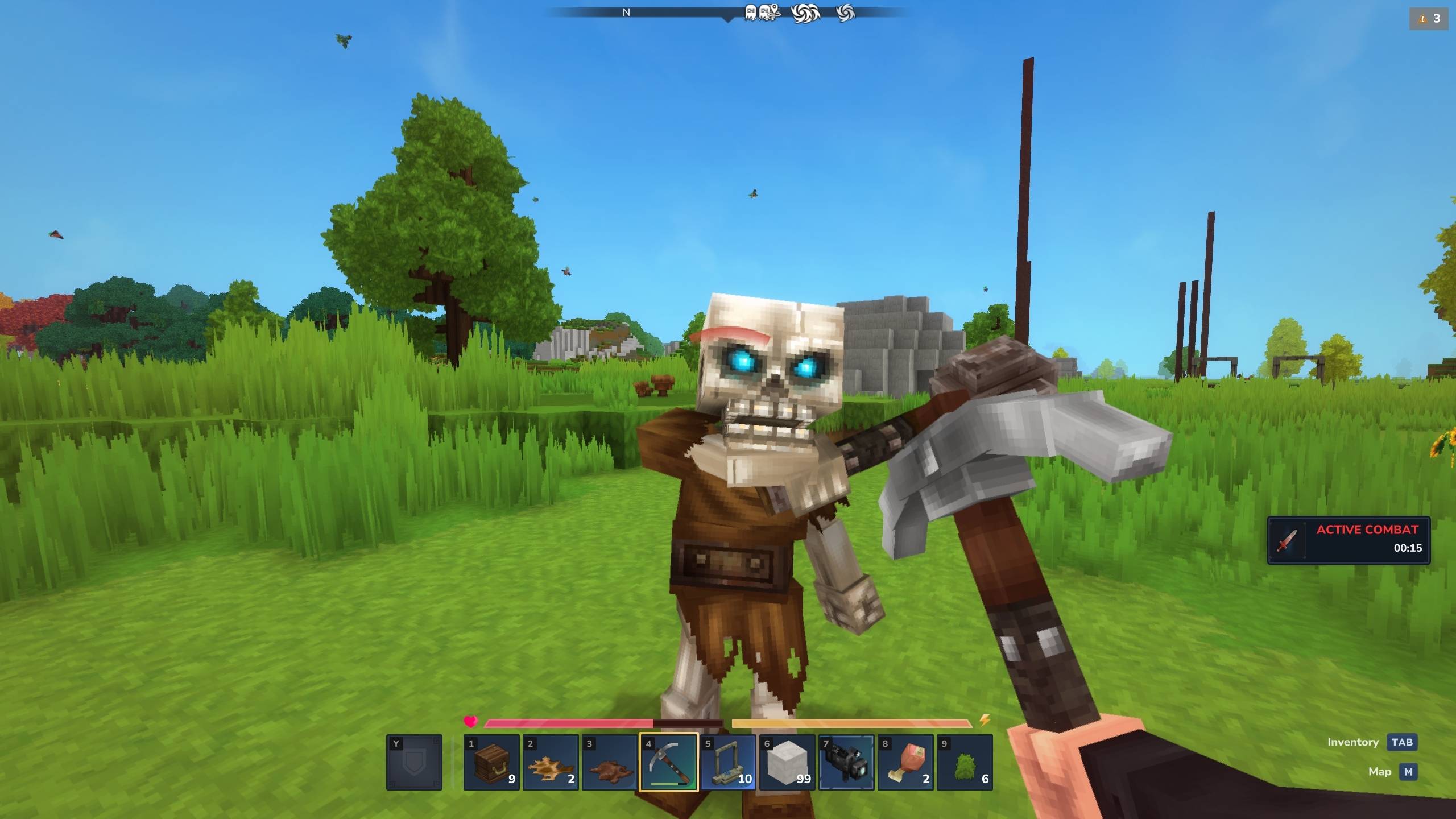Image resolution: width=1456 pixels, height=819 pixels.
Task: Choose the green bush item slot
Action: pyautogui.click(x=965, y=762)
